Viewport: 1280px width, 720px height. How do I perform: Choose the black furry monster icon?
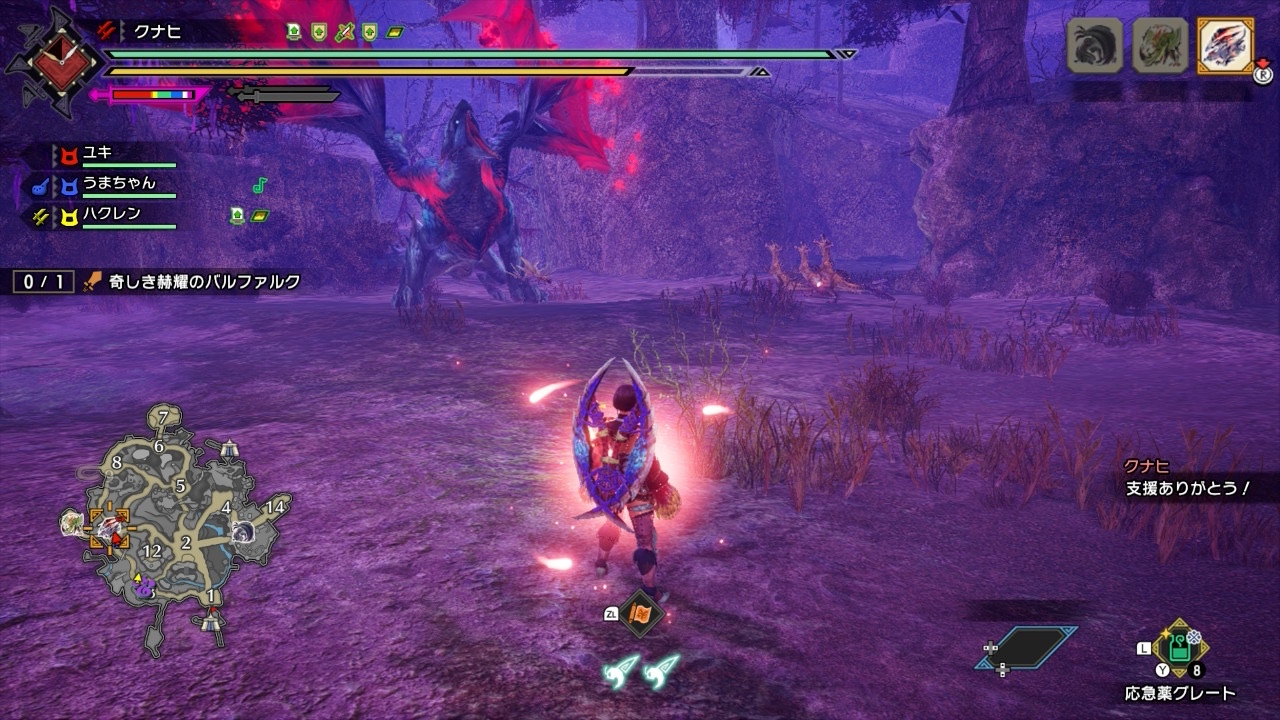tap(1095, 46)
